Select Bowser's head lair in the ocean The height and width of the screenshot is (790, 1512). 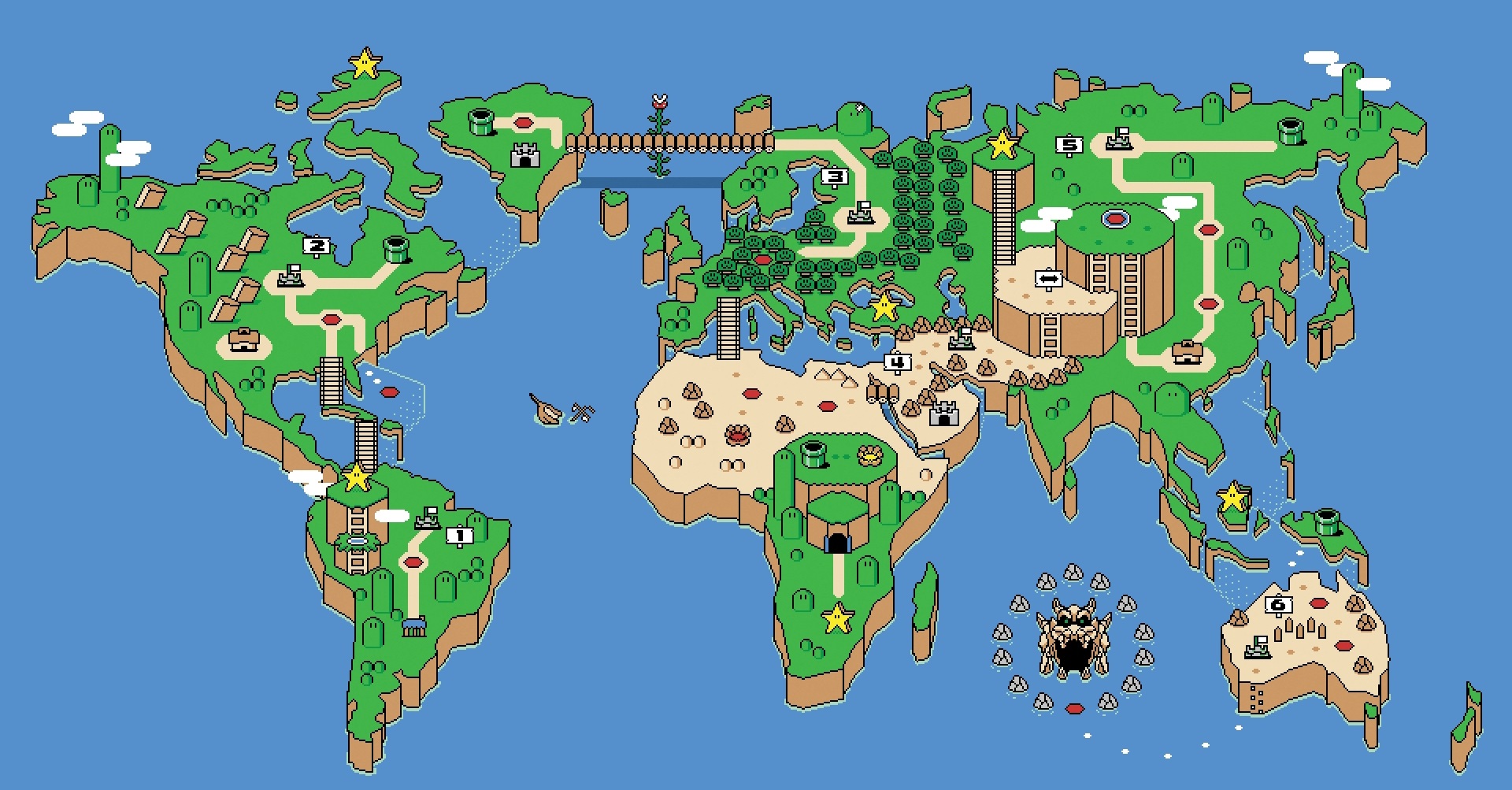coord(1073,638)
